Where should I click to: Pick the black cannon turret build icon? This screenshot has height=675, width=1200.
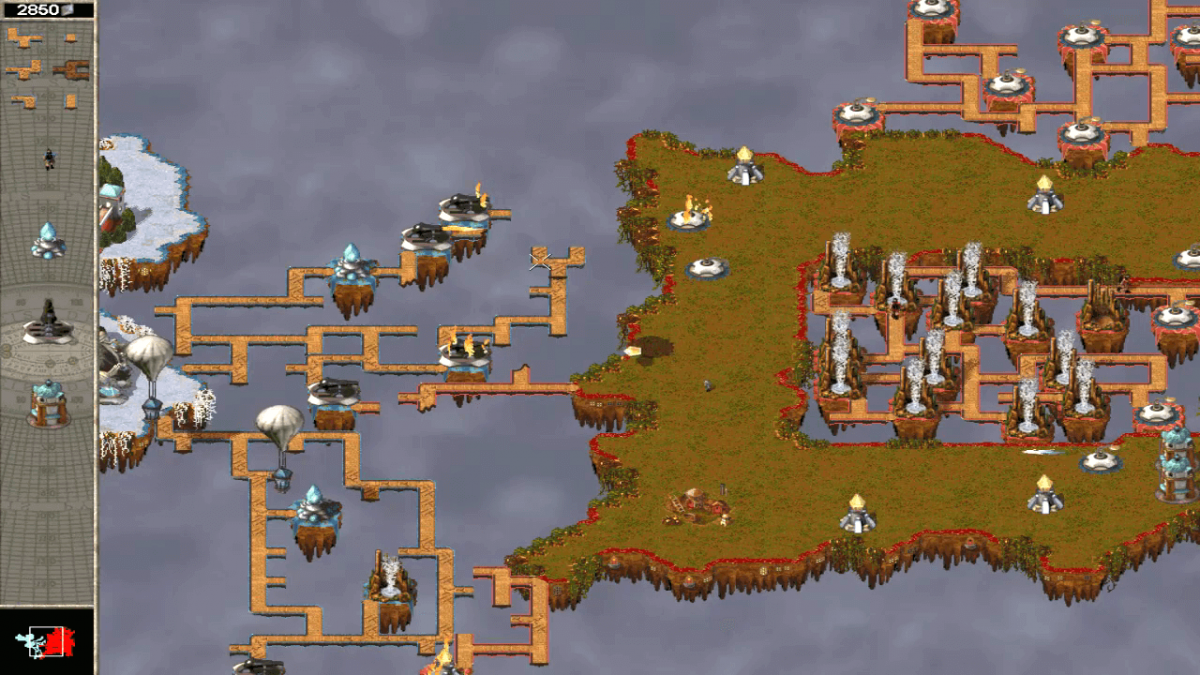coord(48,322)
